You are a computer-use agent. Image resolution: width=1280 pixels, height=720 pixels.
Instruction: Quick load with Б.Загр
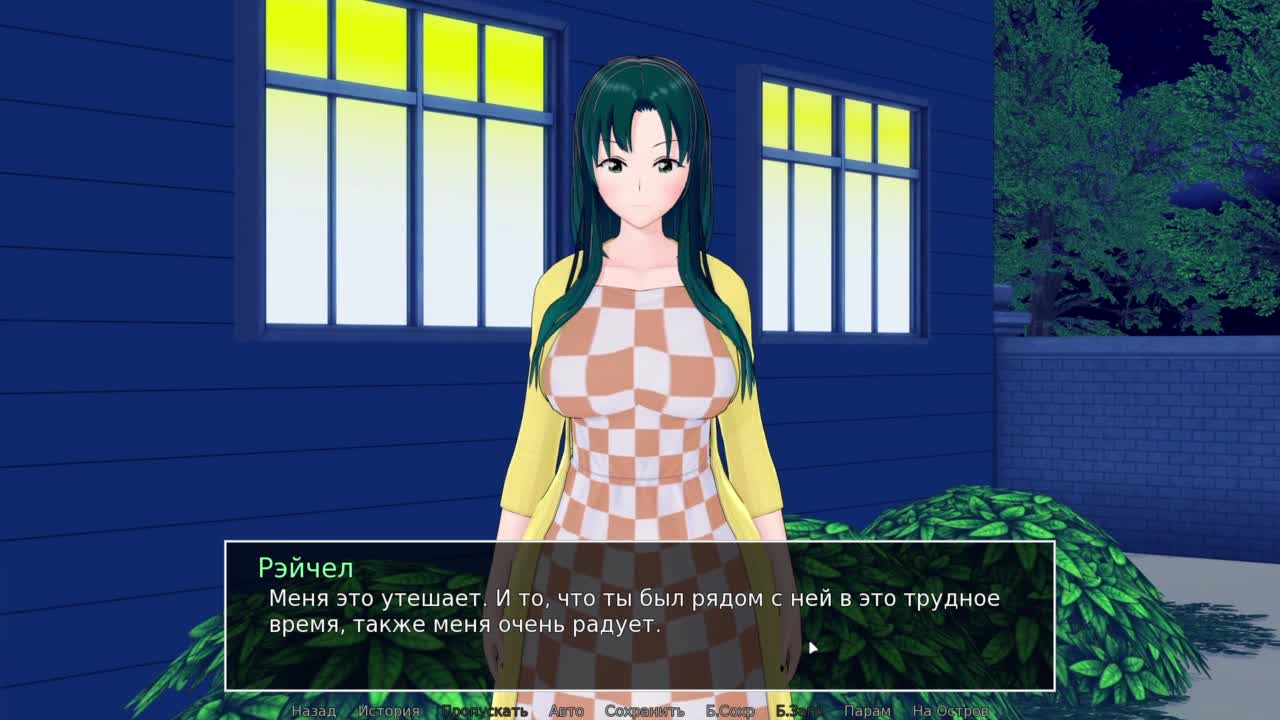799,711
